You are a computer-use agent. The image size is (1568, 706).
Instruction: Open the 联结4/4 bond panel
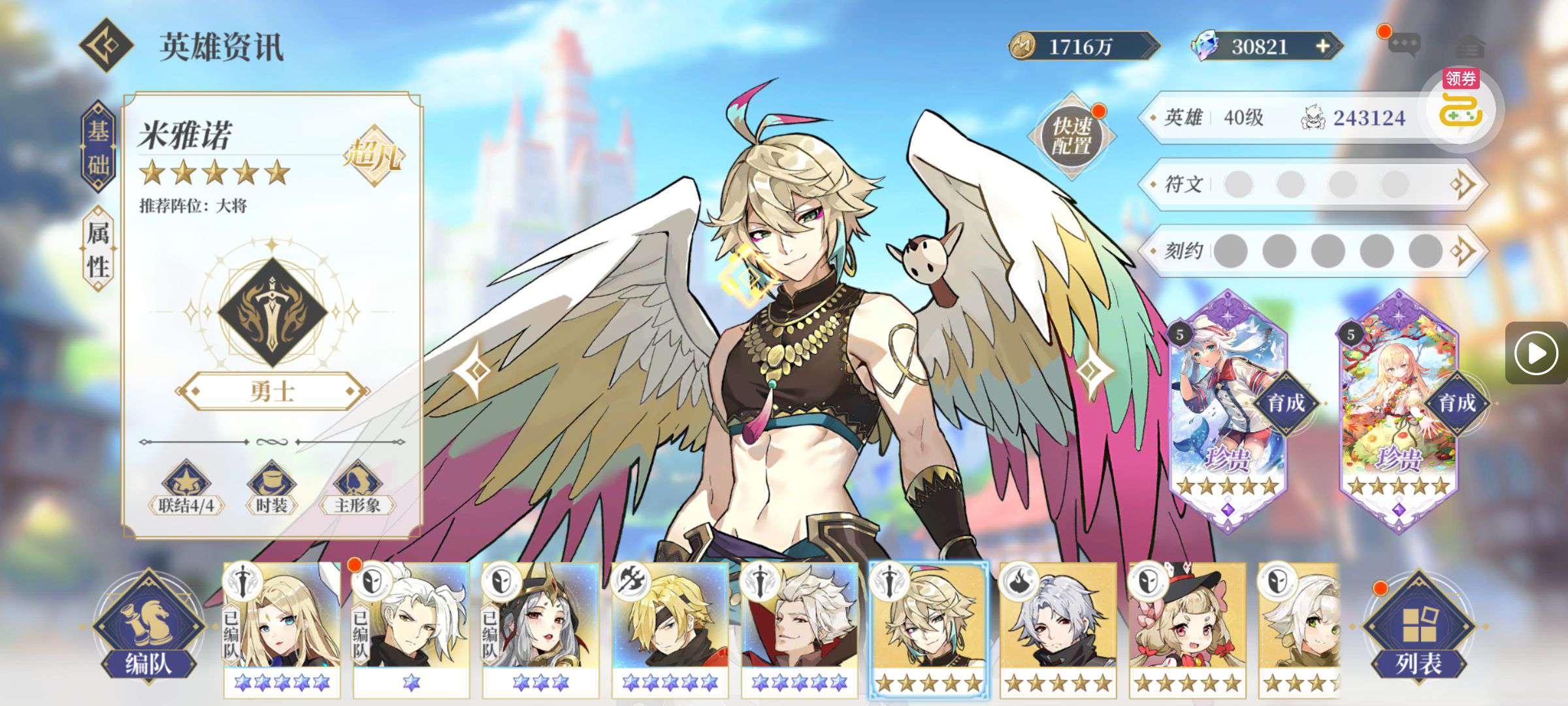point(186,488)
